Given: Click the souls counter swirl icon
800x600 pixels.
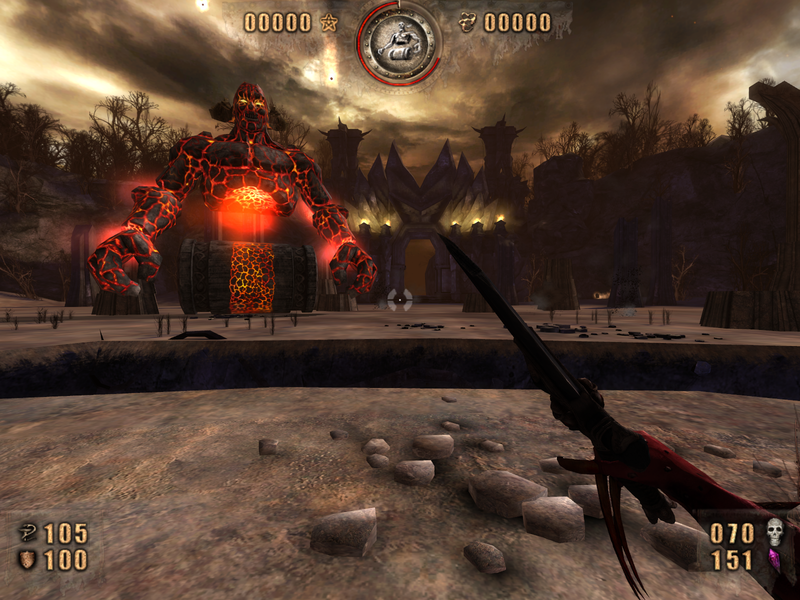Looking at the screenshot, I should 467,23.
